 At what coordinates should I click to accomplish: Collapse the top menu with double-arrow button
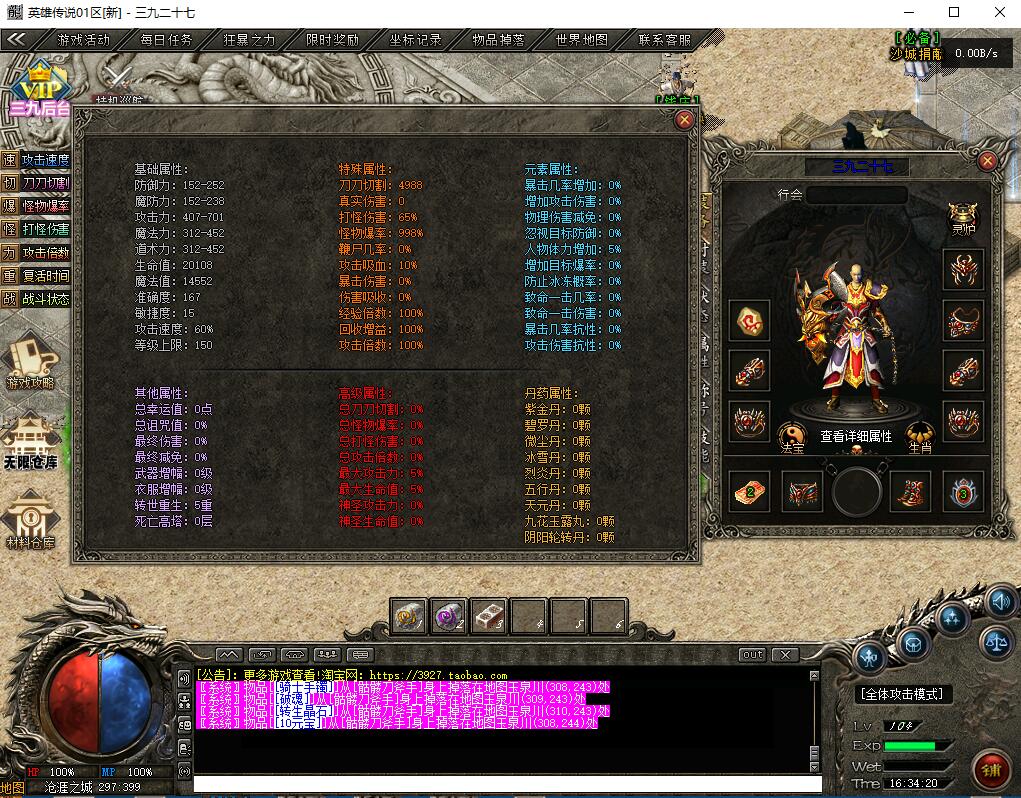[x=17, y=40]
